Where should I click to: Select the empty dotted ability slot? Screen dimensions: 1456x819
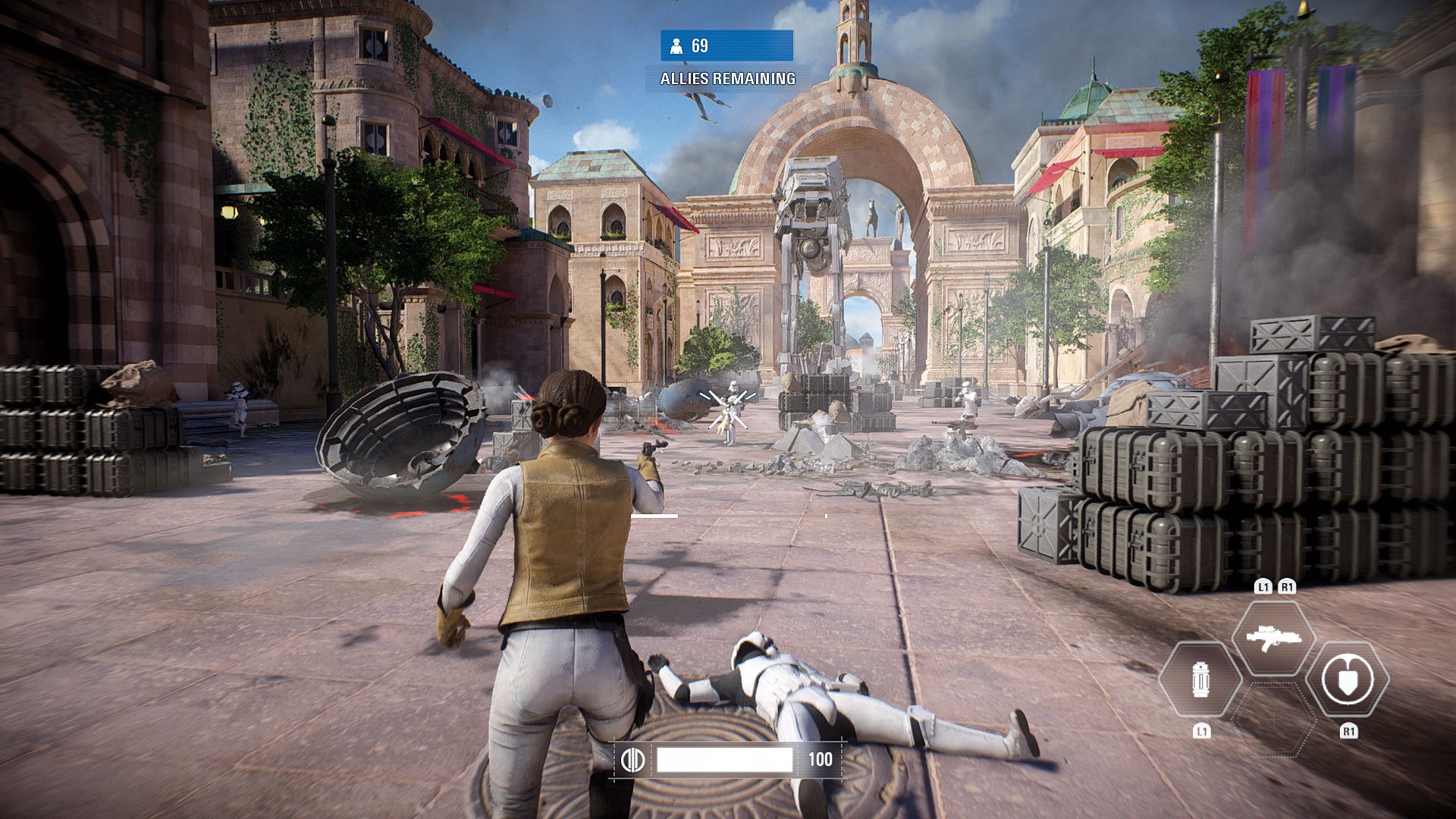click(x=1274, y=719)
